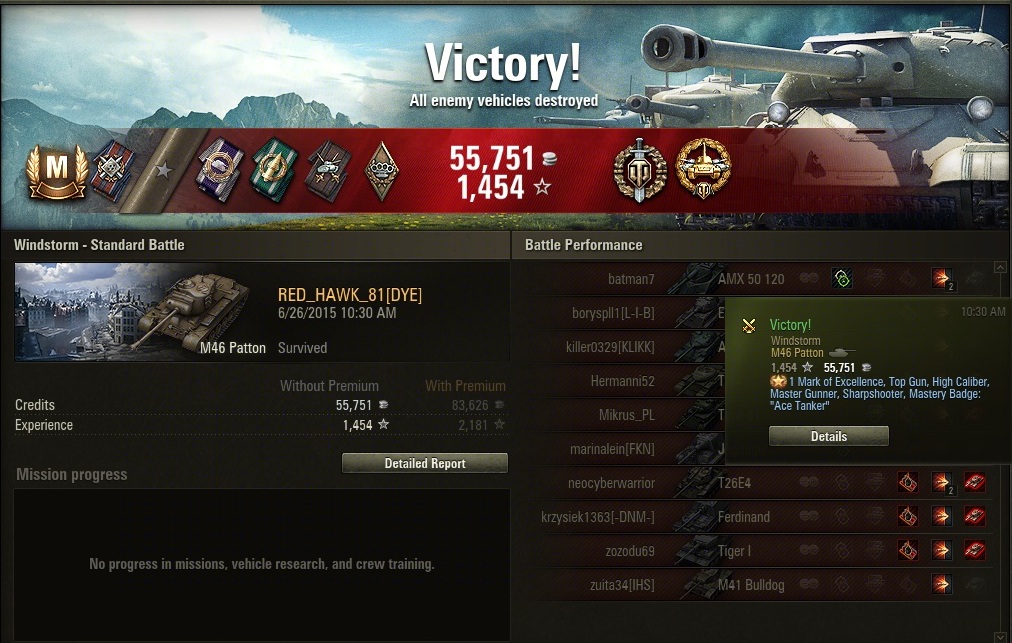Image resolution: width=1012 pixels, height=643 pixels.
Task: Click the gold tank medal icon
Action: tap(704, 167)
